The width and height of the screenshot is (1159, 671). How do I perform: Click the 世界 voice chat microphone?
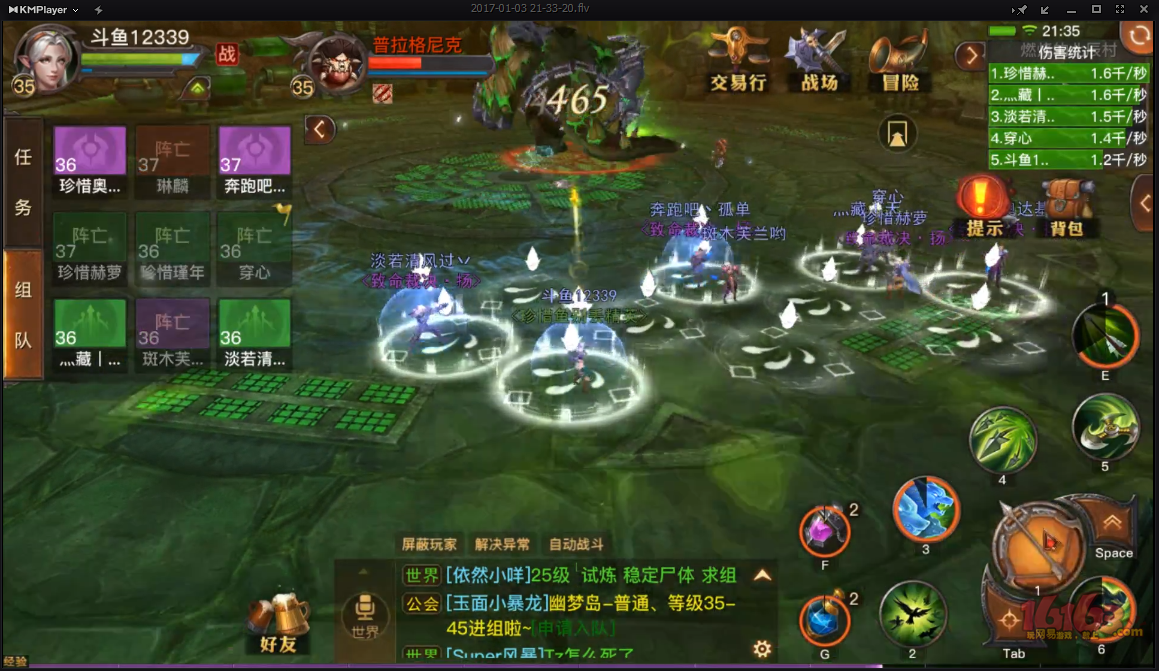coord(365,612)
